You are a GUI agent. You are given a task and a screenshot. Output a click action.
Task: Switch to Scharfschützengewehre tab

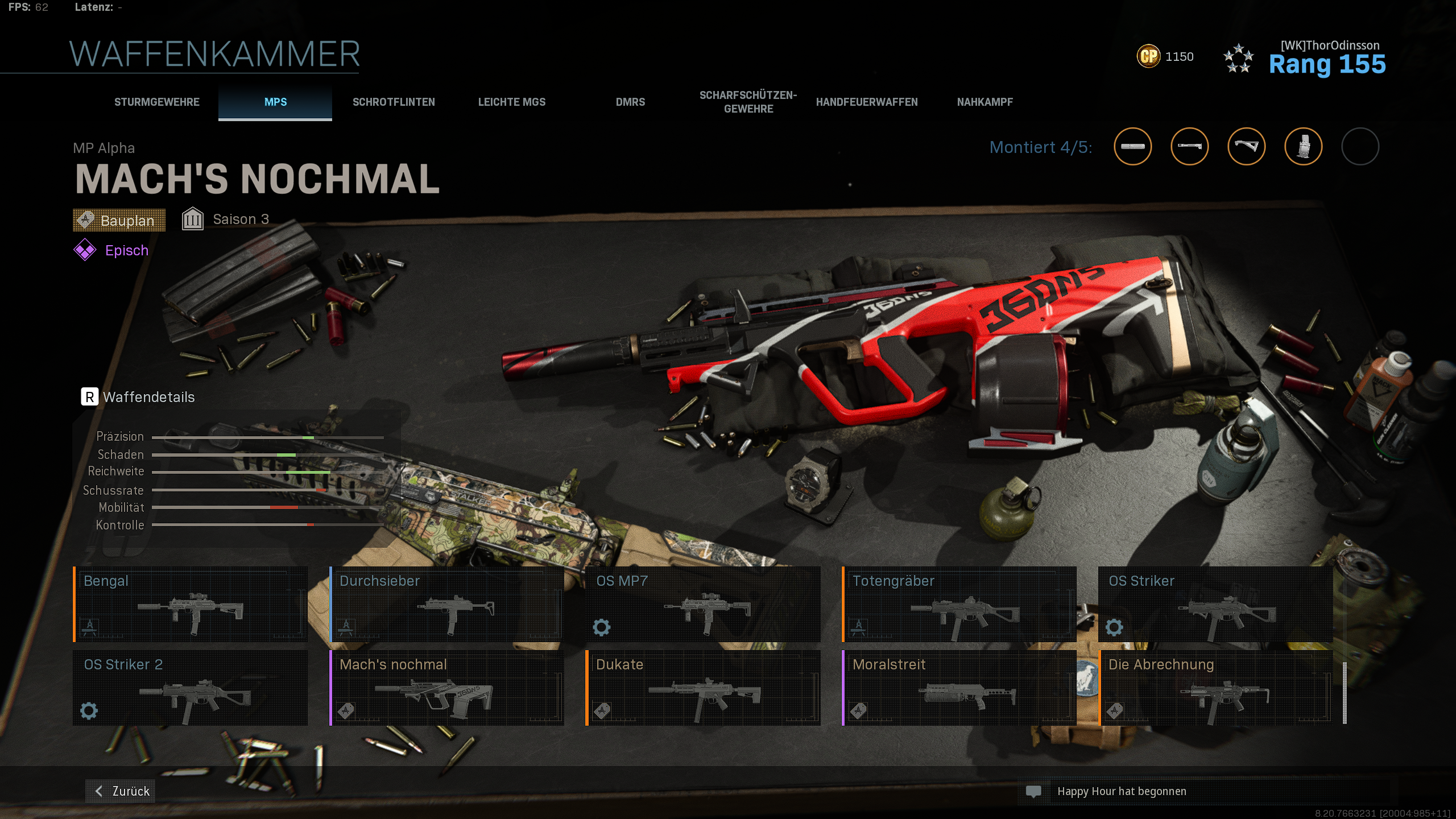pyautogui.click(x=748, y=102)
